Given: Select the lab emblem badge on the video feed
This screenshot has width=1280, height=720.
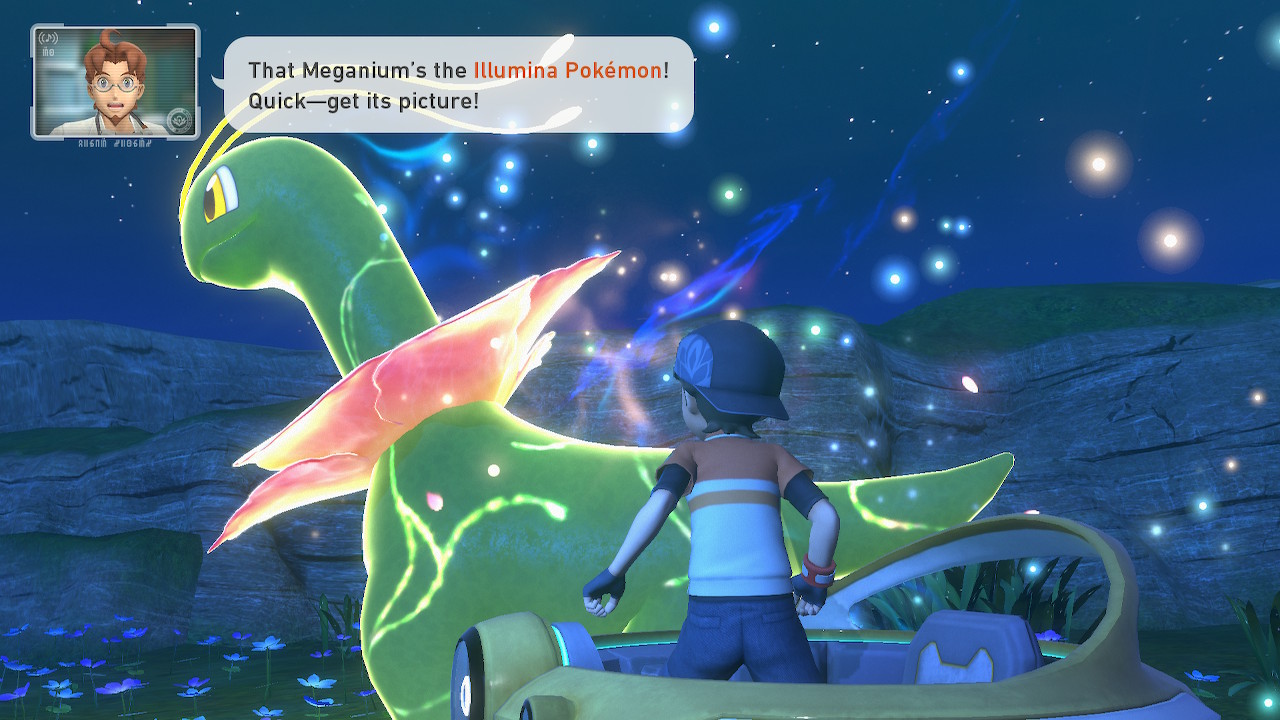Looking at the screenshot, I should (179, 121).
